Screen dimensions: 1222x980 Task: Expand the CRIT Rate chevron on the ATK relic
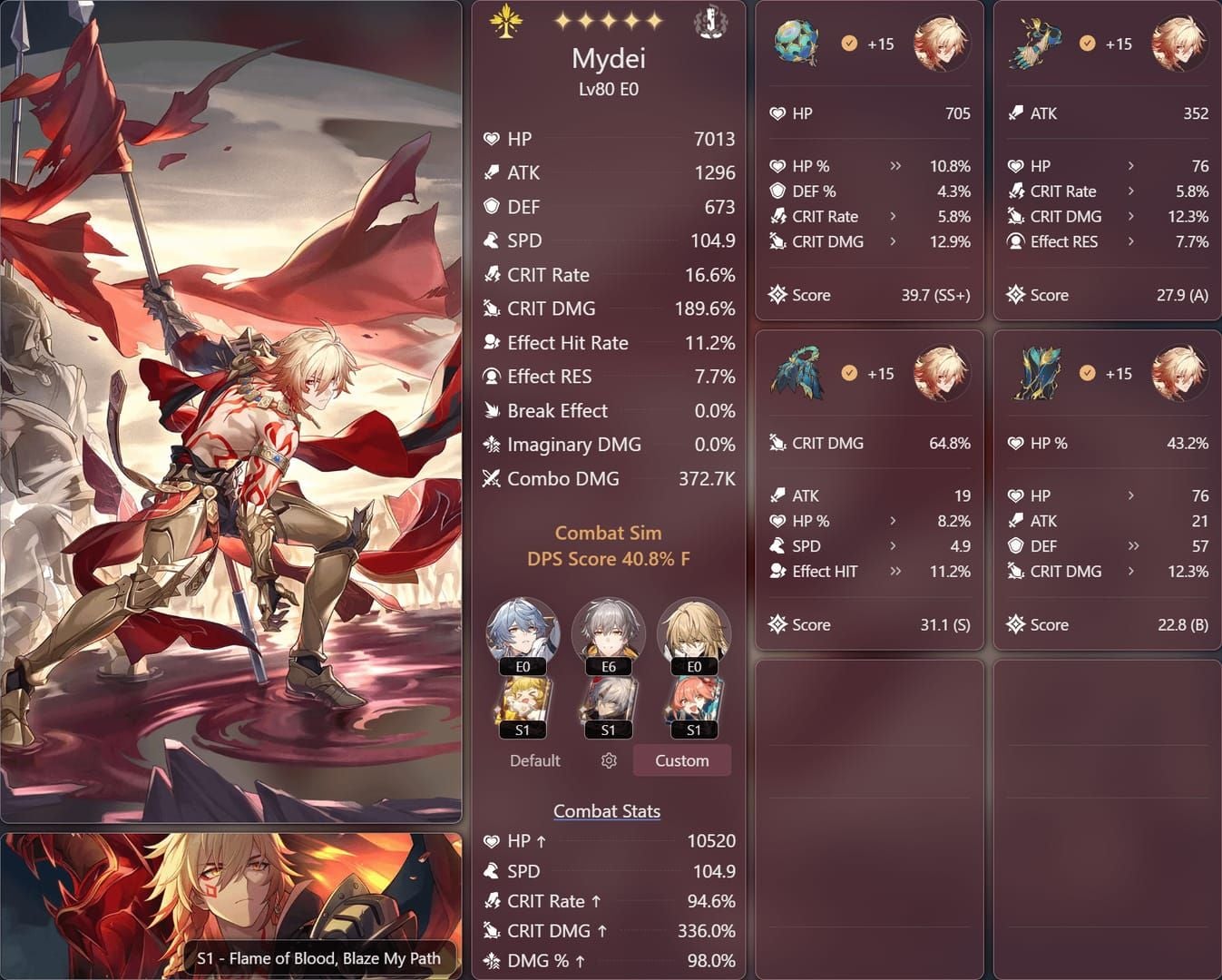[x=1130, y=191]
